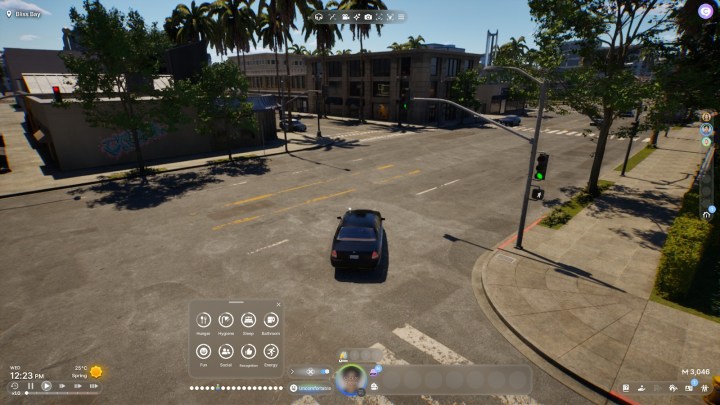Select the Fun need icon
The height and width of the screenshot is (405, 720).
click(203, 351)
